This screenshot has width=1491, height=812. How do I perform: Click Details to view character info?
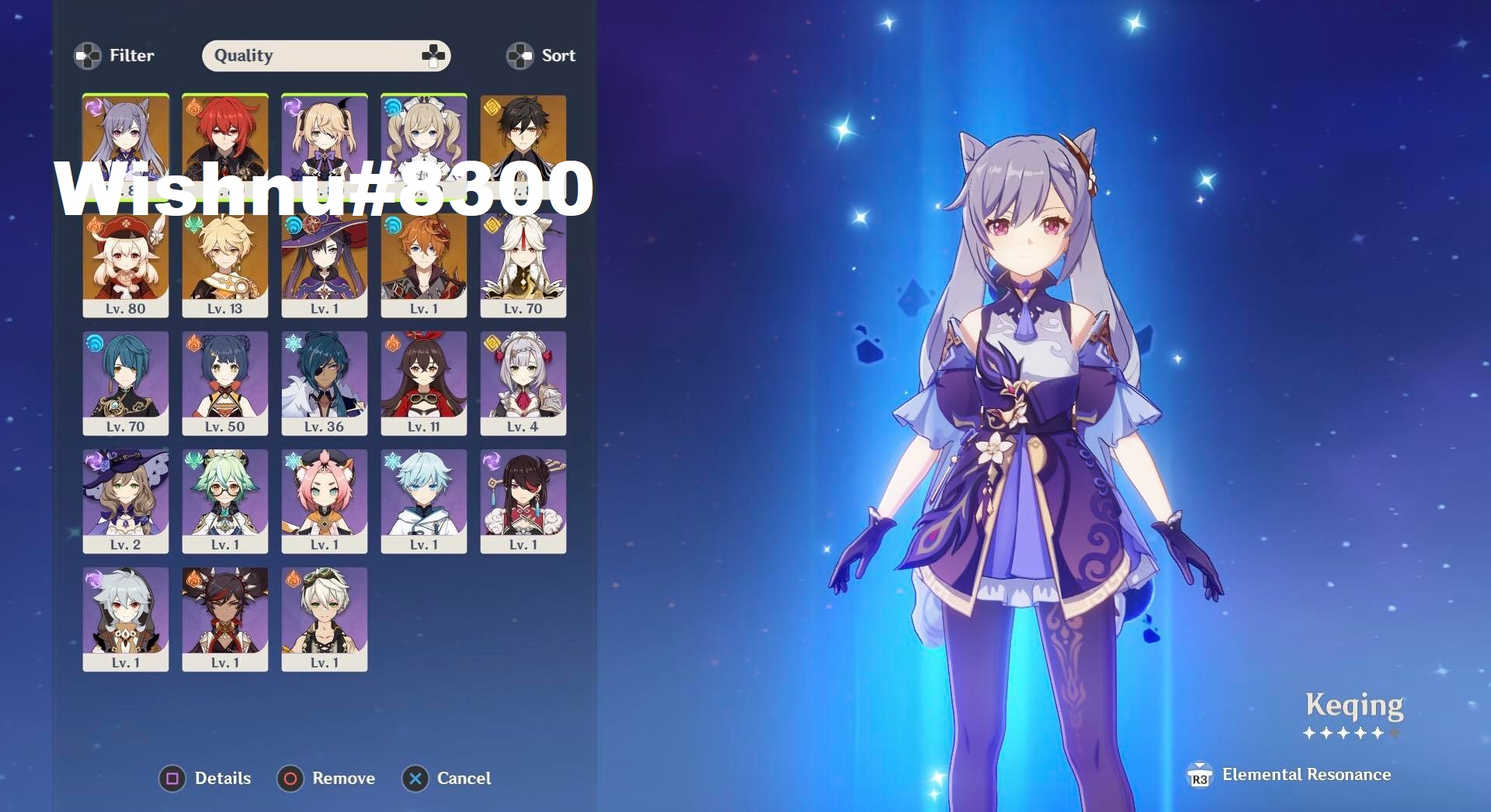tap(221, 779)
